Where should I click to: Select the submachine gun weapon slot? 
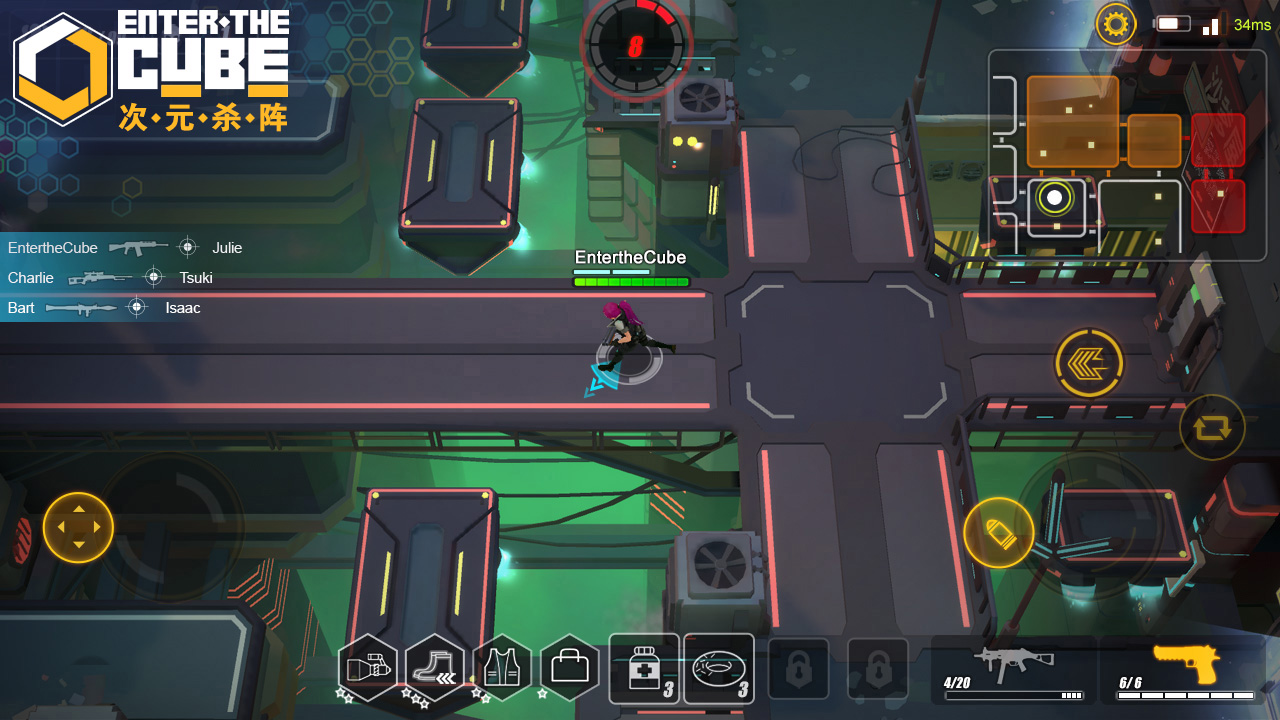click(x=1014, y=668)
